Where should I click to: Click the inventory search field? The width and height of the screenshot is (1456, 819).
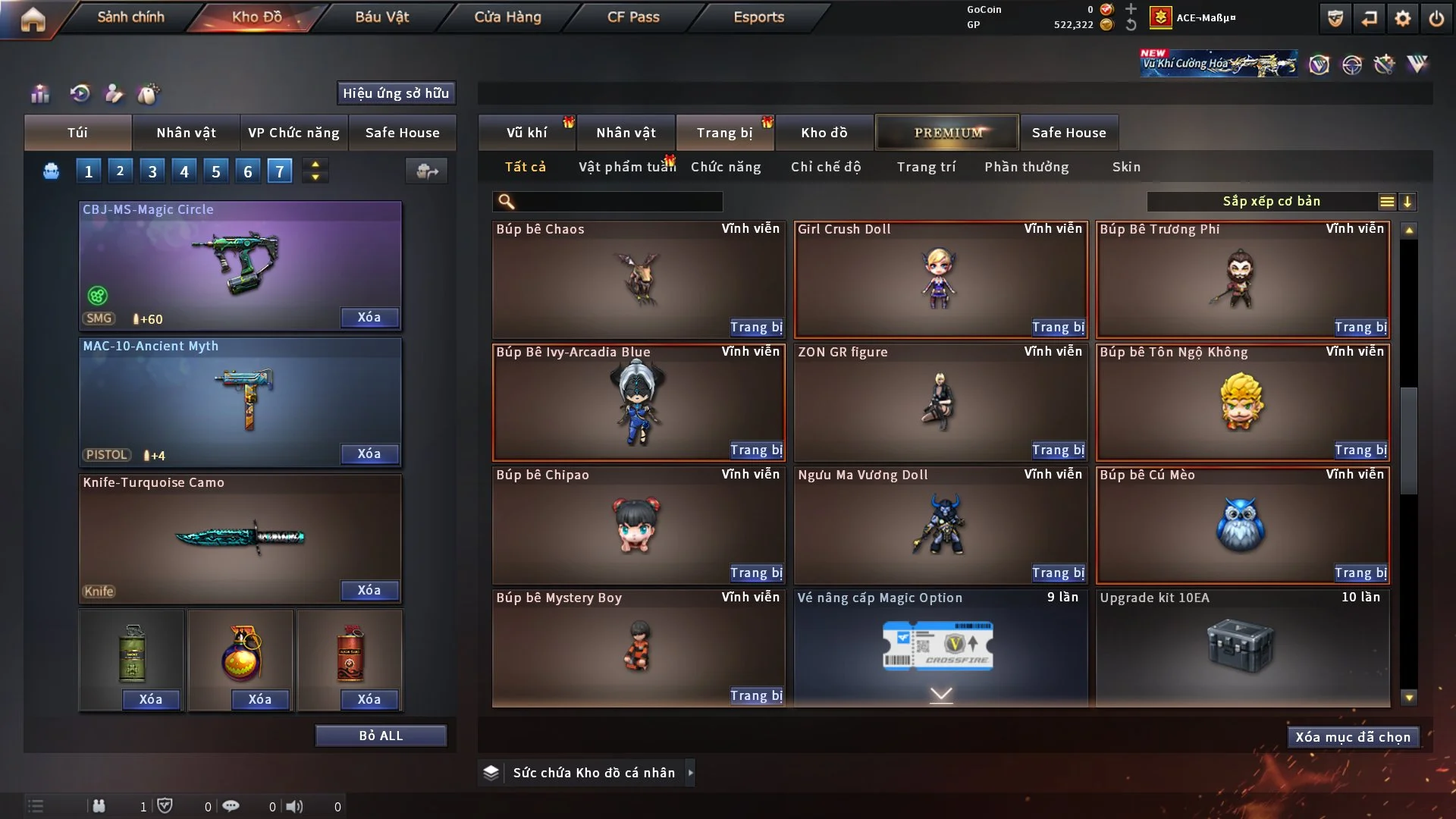point(618,202)
